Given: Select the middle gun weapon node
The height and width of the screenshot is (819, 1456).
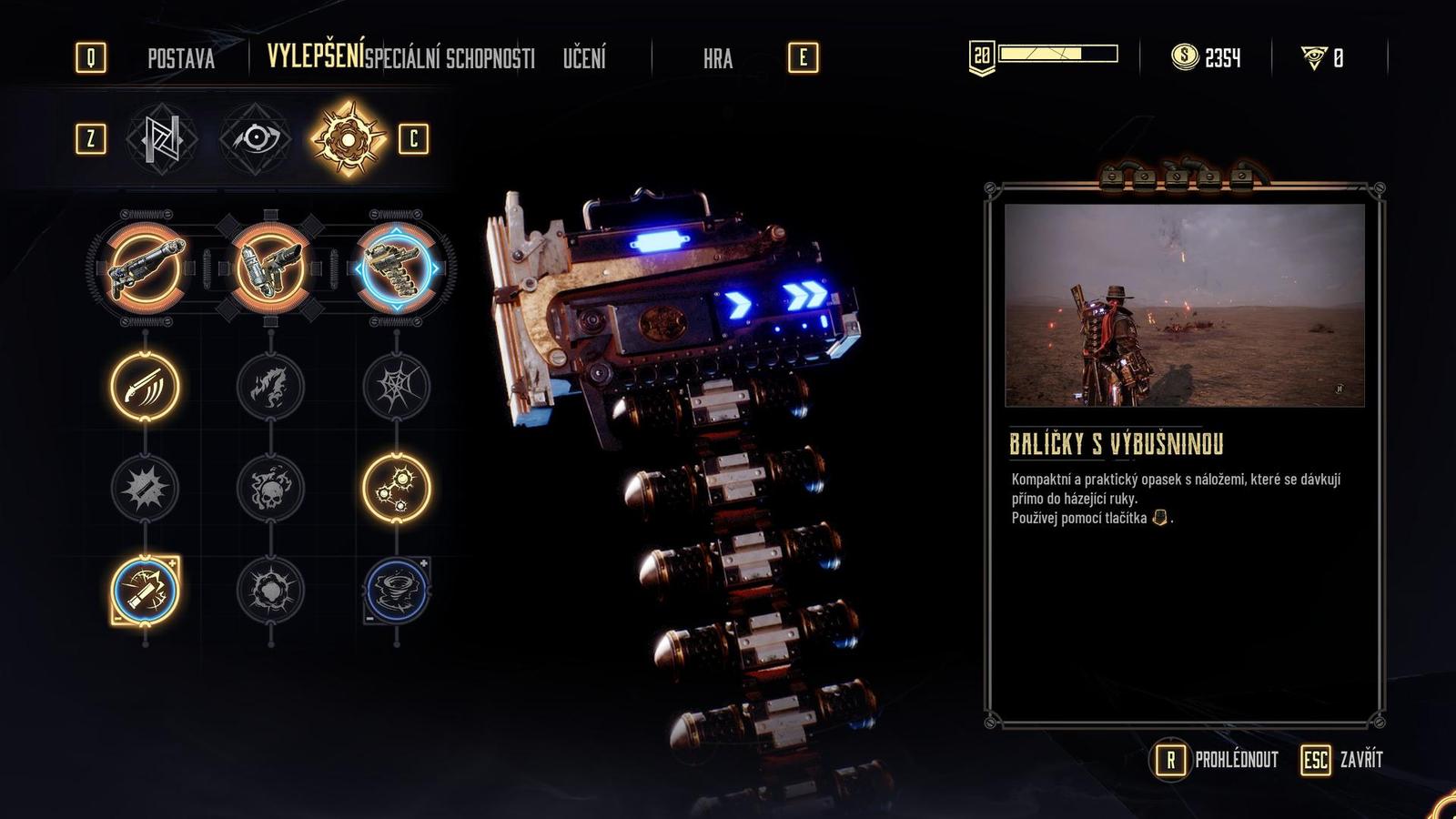Looking at the screenshot, I should (270, 268).
